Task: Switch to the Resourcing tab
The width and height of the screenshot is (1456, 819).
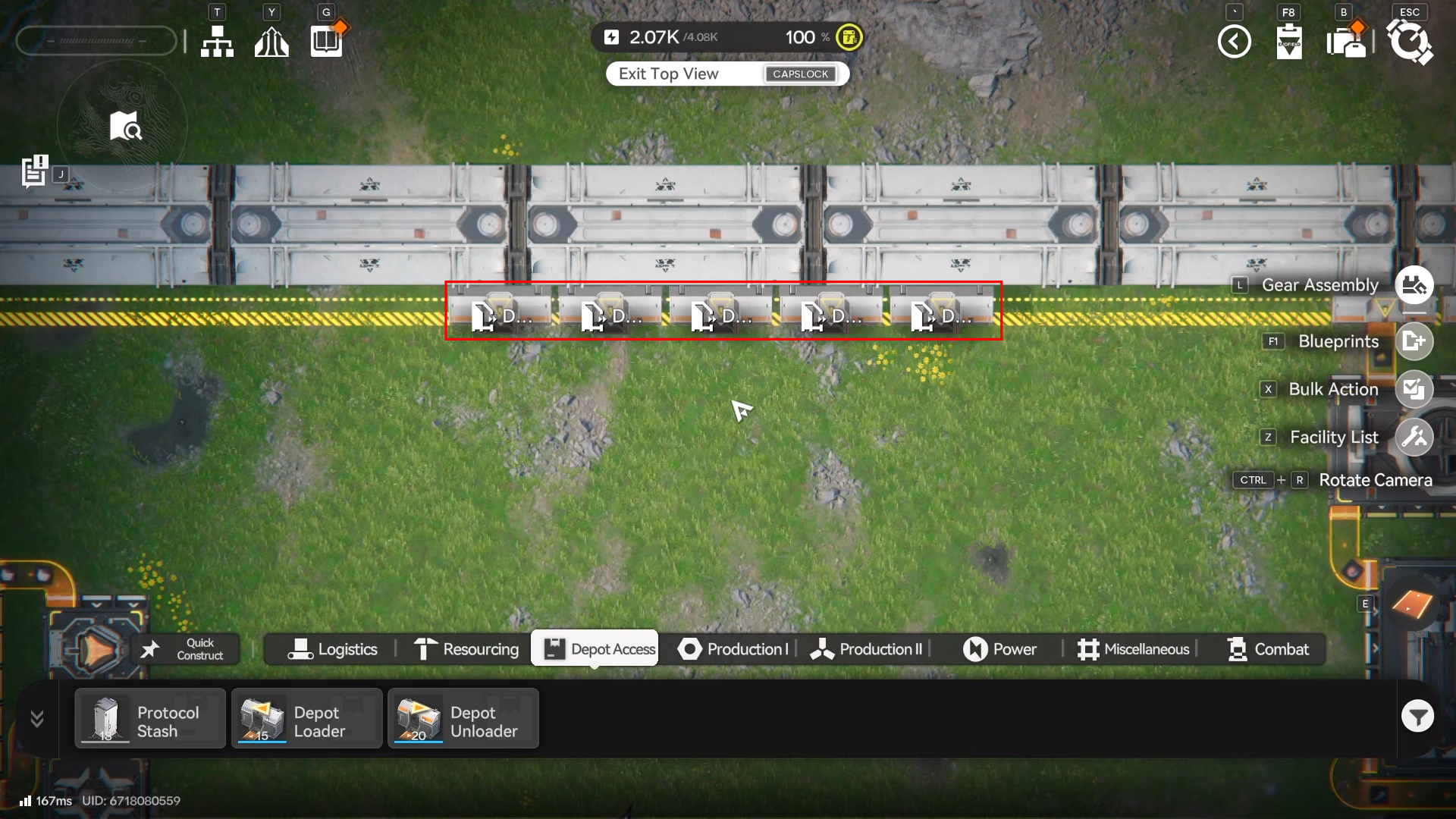Action: (466, 649)
